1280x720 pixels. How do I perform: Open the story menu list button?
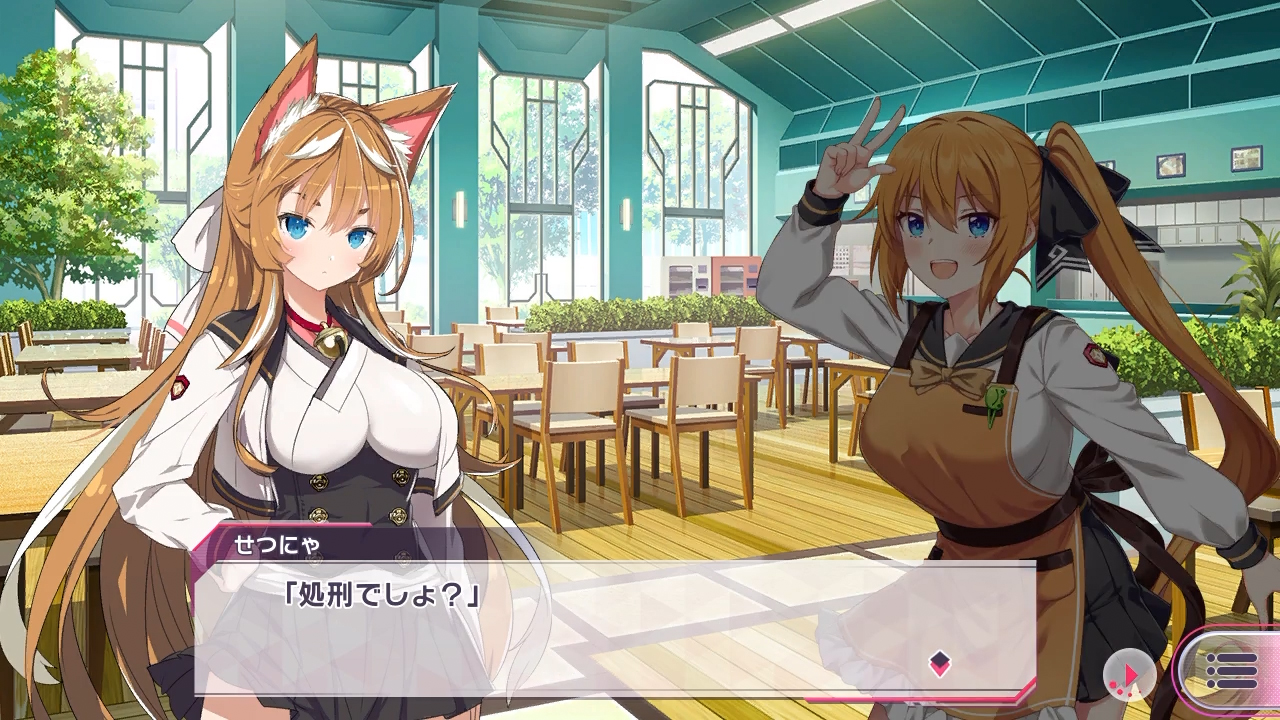1231,670
